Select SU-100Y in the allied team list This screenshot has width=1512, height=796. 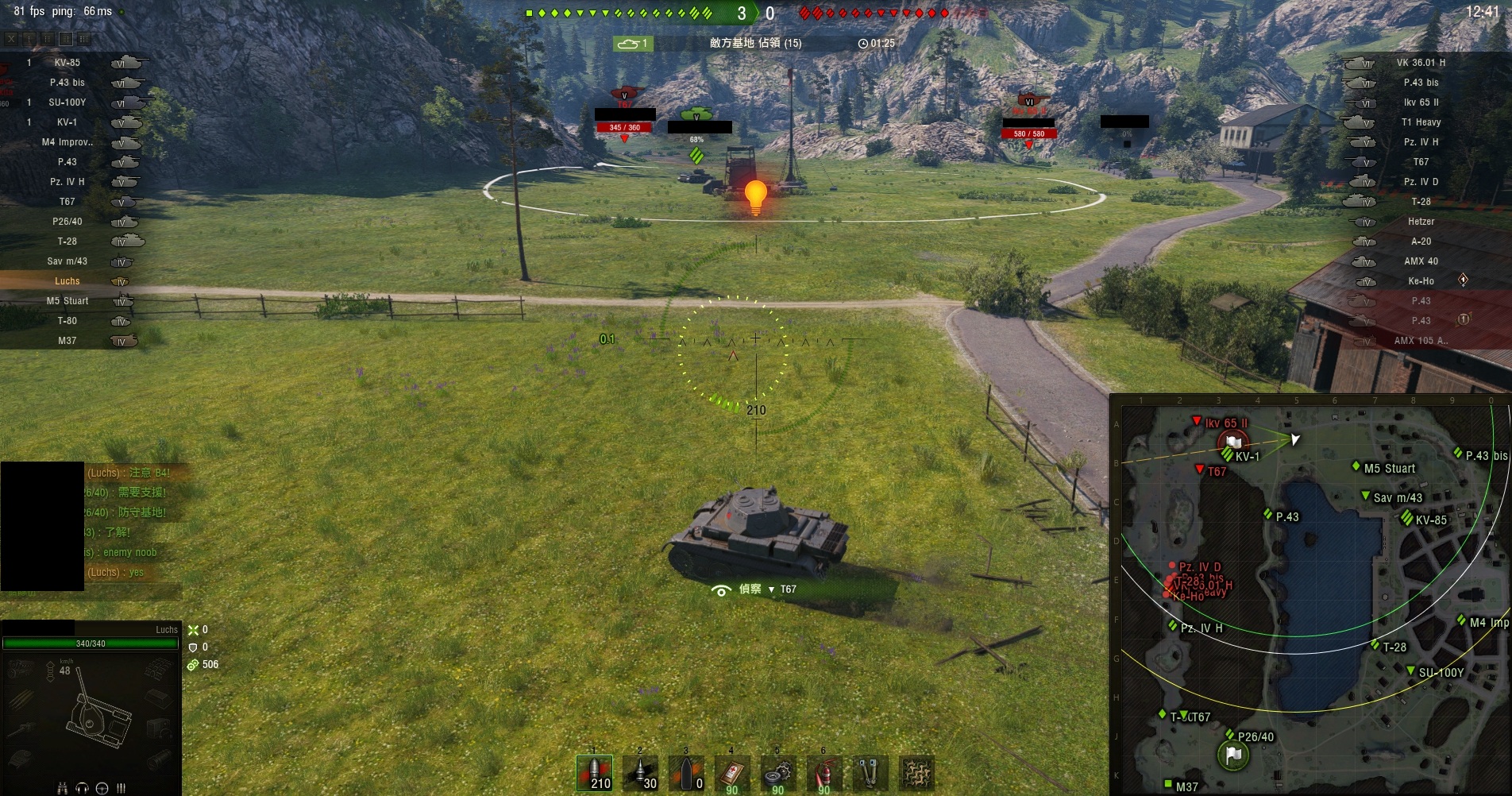[x=67, y=102]
